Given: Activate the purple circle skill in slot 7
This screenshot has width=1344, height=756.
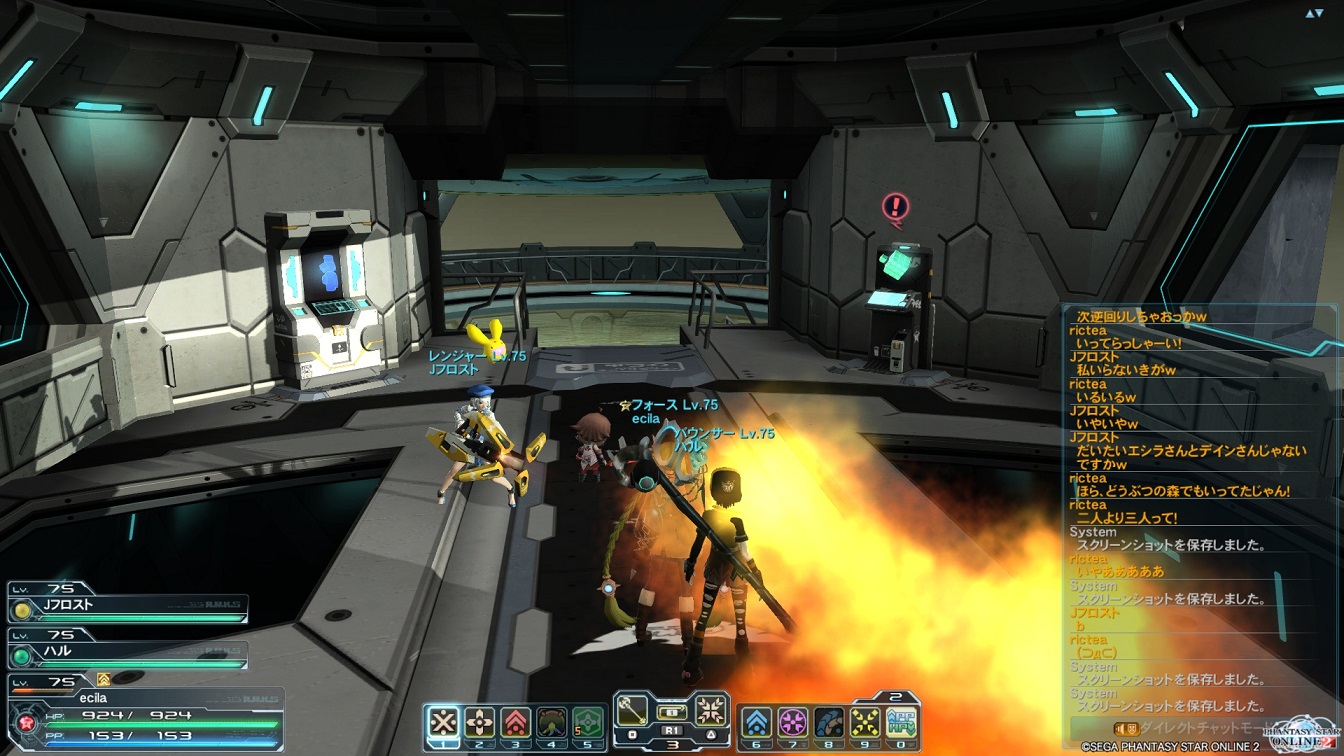Looking at the screenshot, I should point(793,722).
